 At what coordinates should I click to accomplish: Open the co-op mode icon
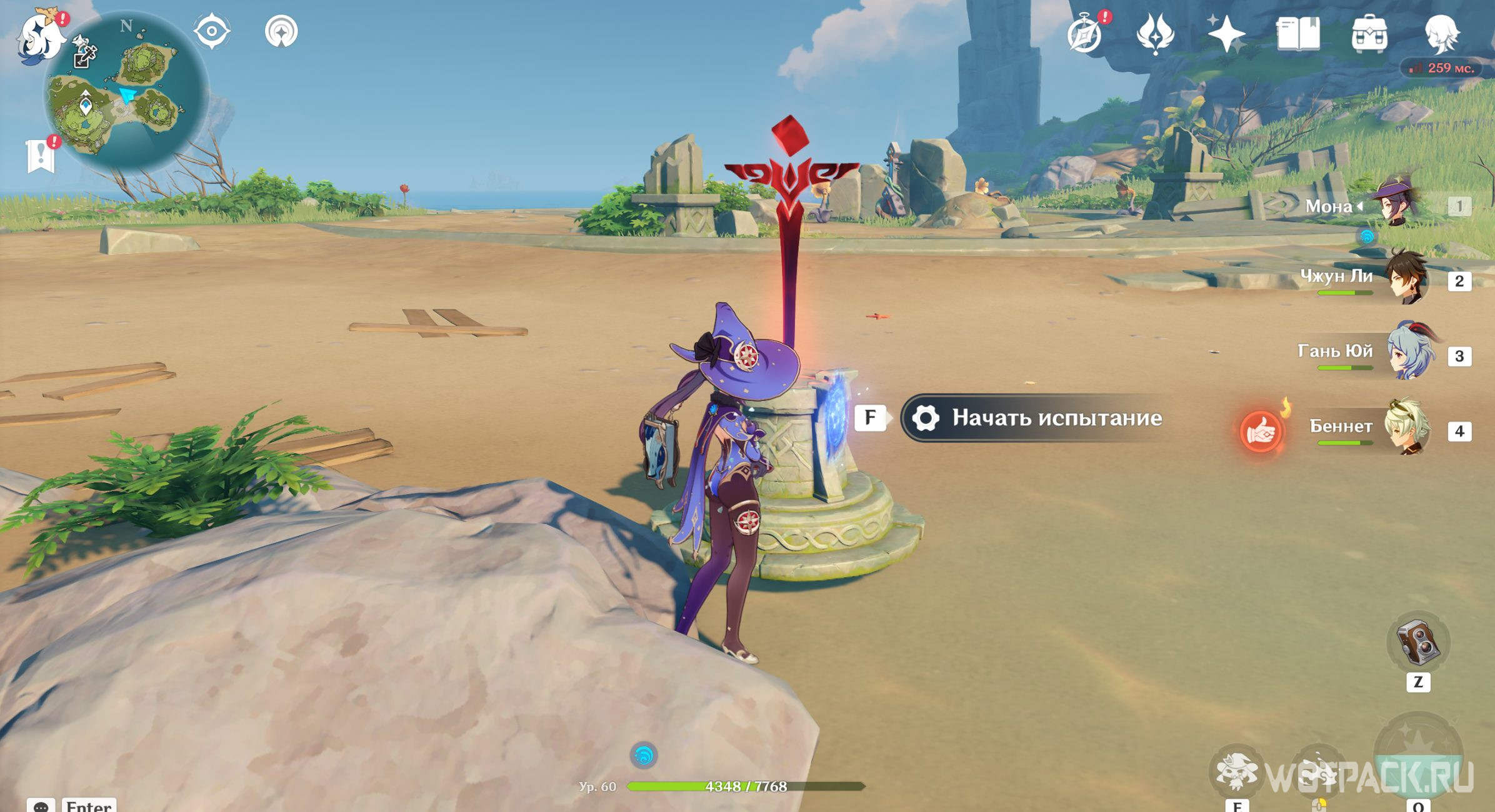[x=281, y=31]
